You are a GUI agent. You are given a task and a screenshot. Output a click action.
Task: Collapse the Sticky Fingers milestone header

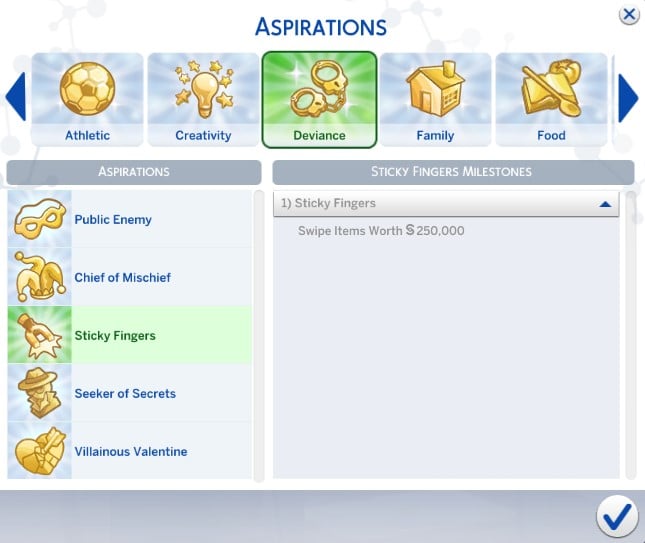tap(604, 204)
